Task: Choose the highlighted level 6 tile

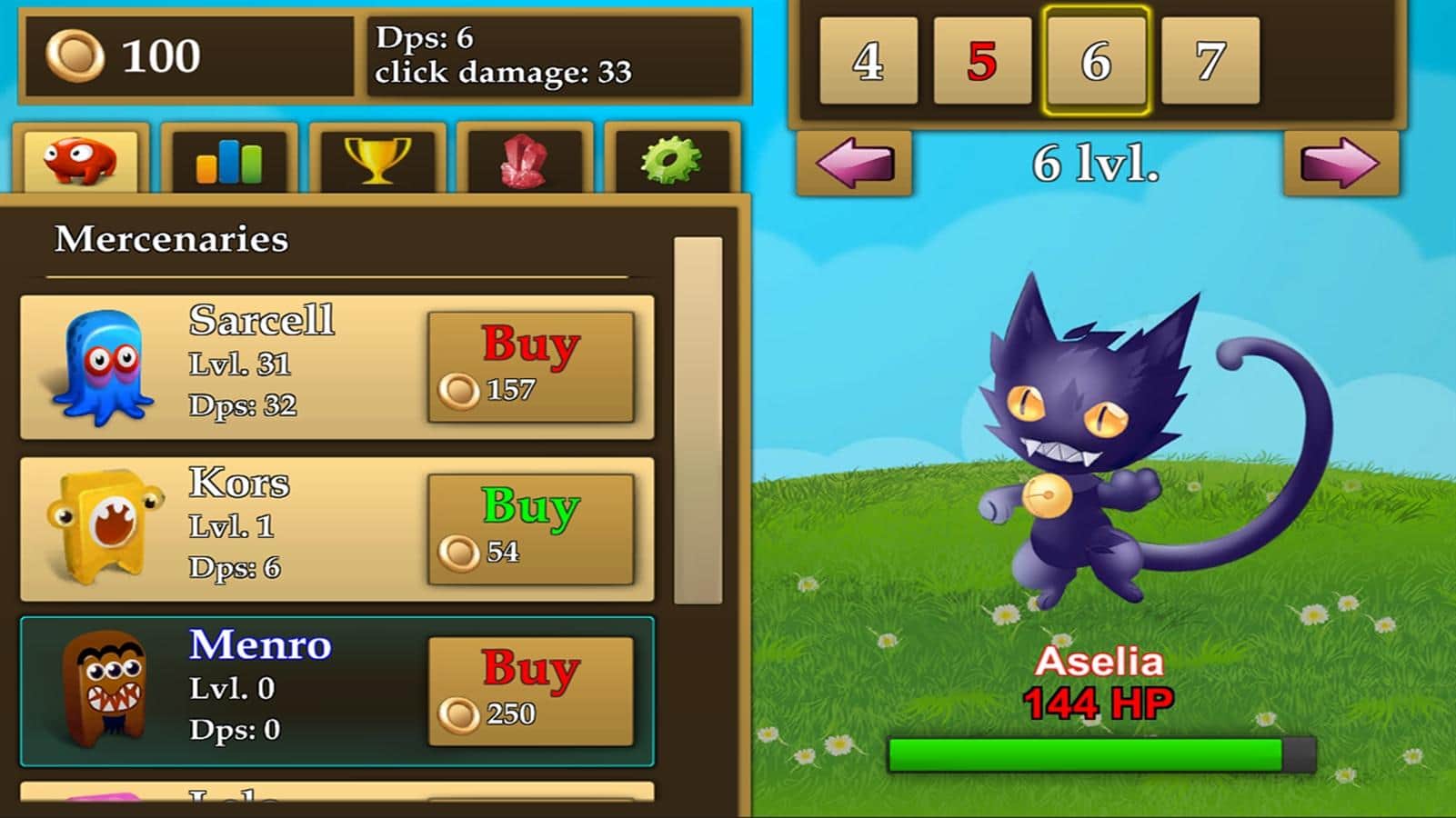Action: point(1096,61)
